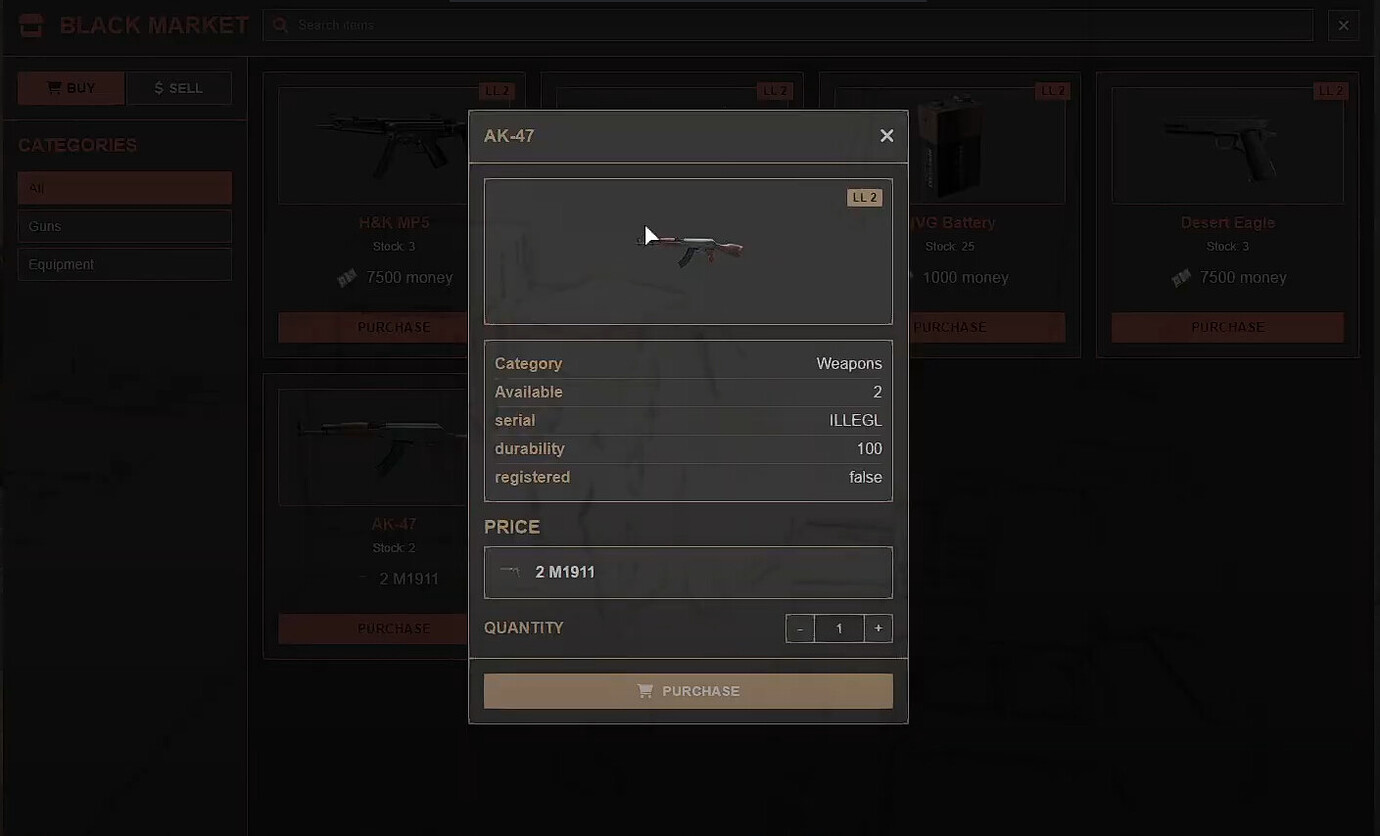Click the M1911 pistol icon in the PRICE section
The width and height of the screenshot is (1380, 836).
tap(508, 571)
